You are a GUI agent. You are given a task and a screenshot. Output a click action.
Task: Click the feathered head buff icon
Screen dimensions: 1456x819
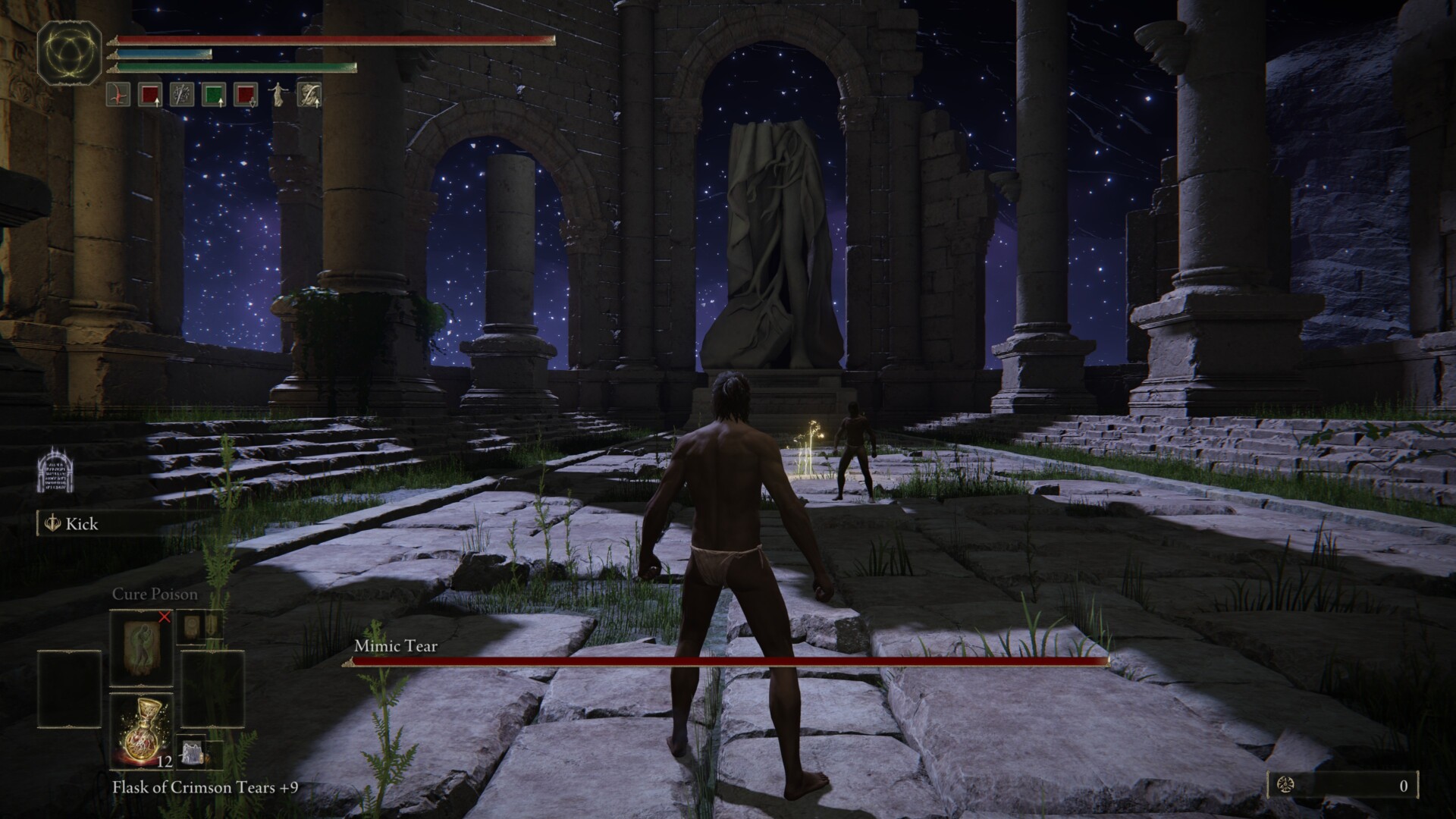[310, 95]
